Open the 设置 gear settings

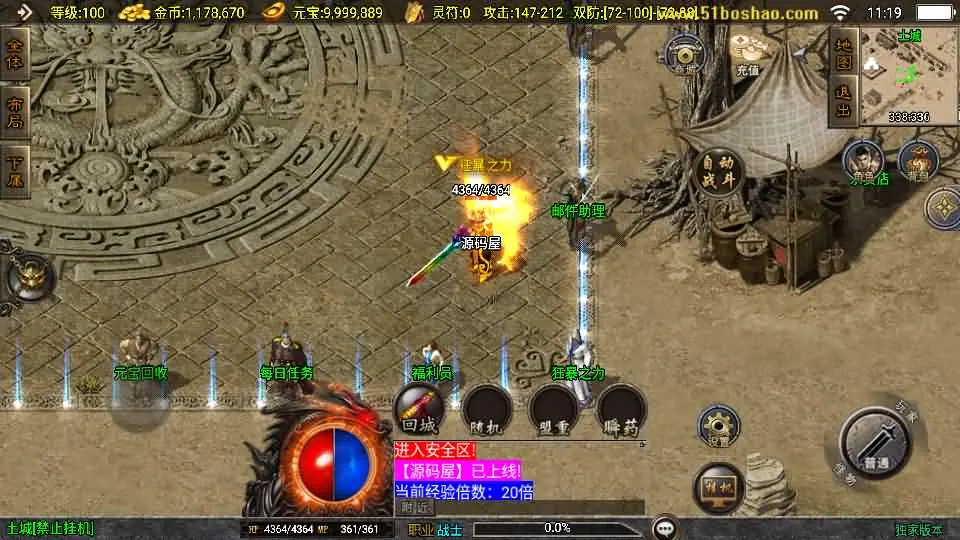coord(718,426)
